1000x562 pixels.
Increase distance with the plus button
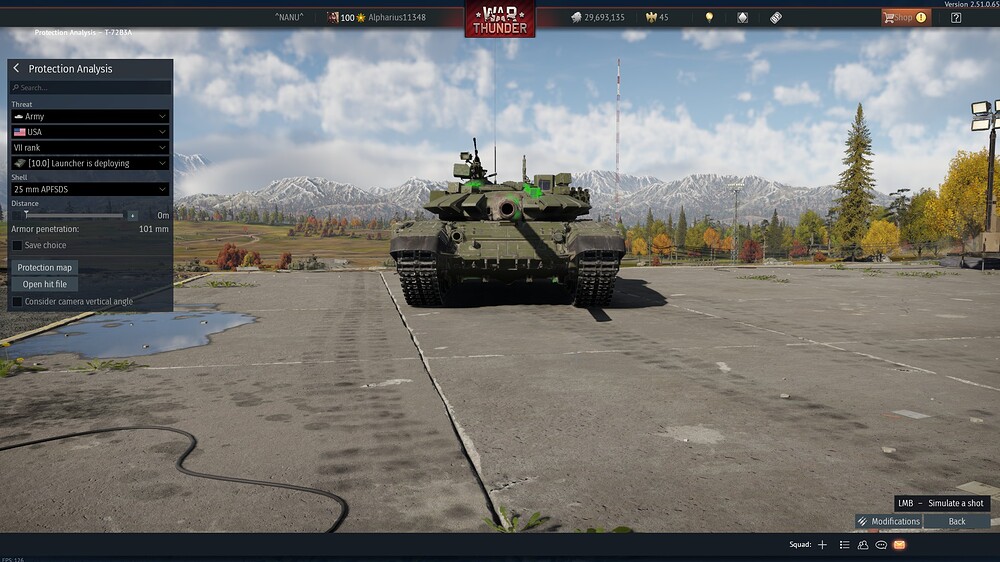coord(132,215)
